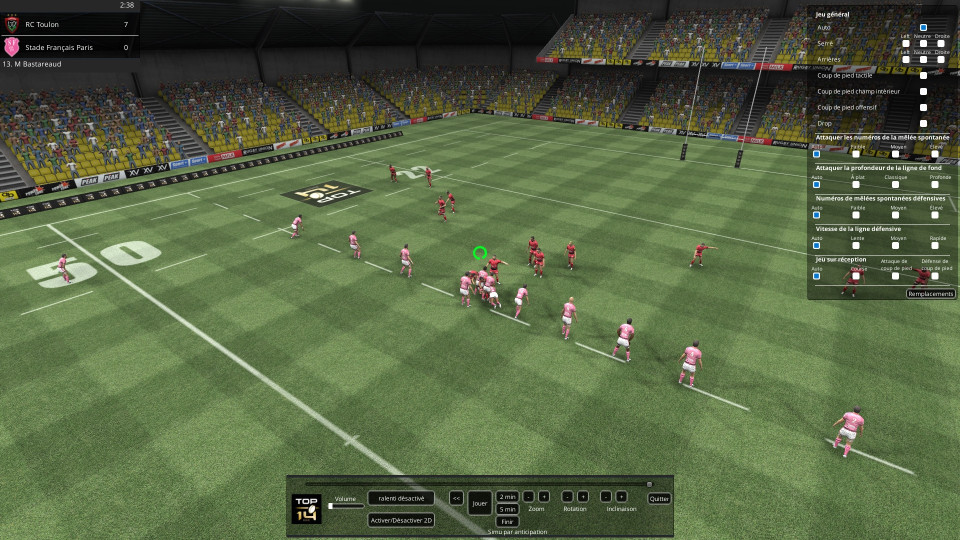
Task: Quit the match with Quitter
Action: (x=659, y=498)
